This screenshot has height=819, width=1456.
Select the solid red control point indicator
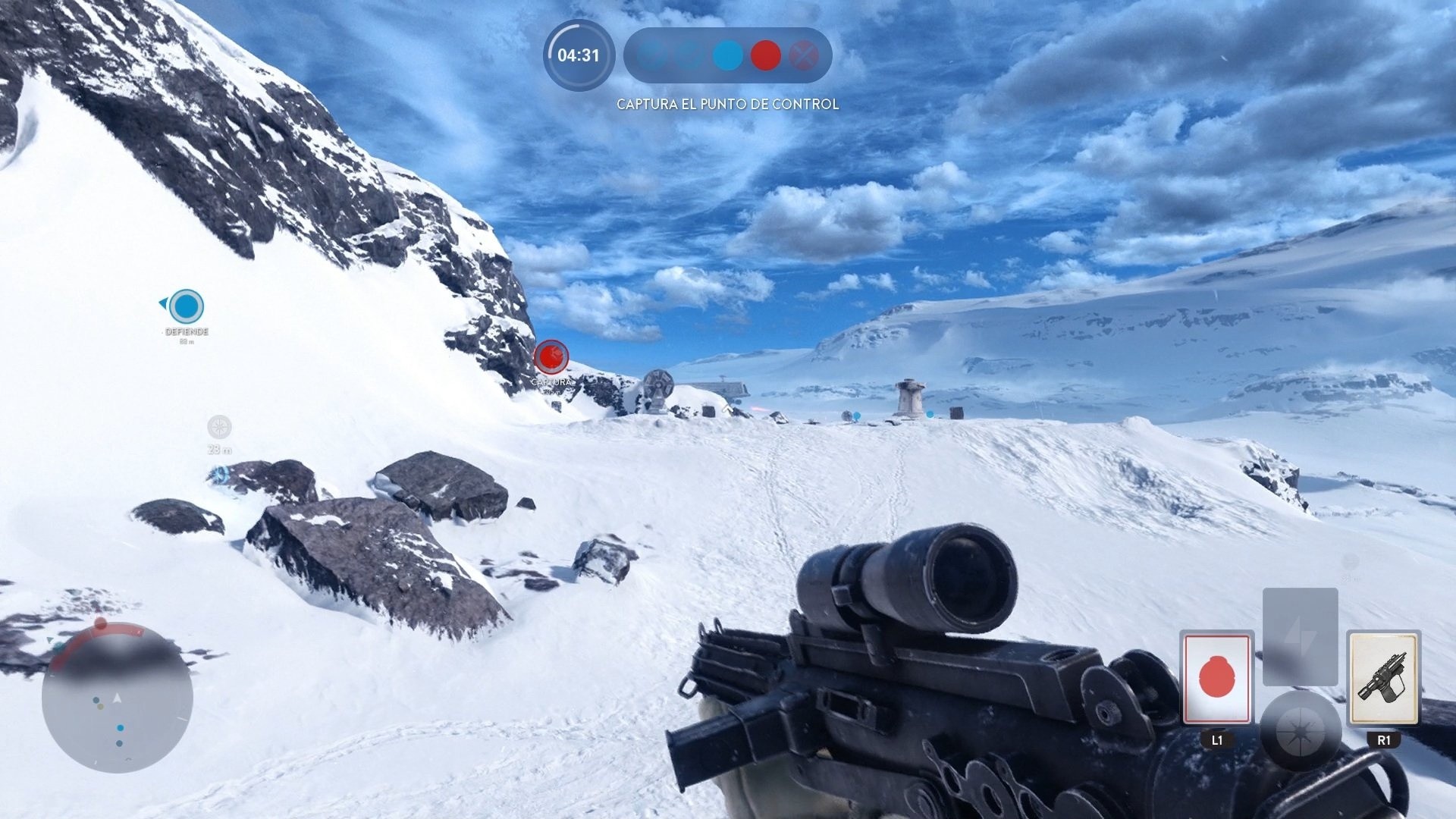[x=766, y=55]
